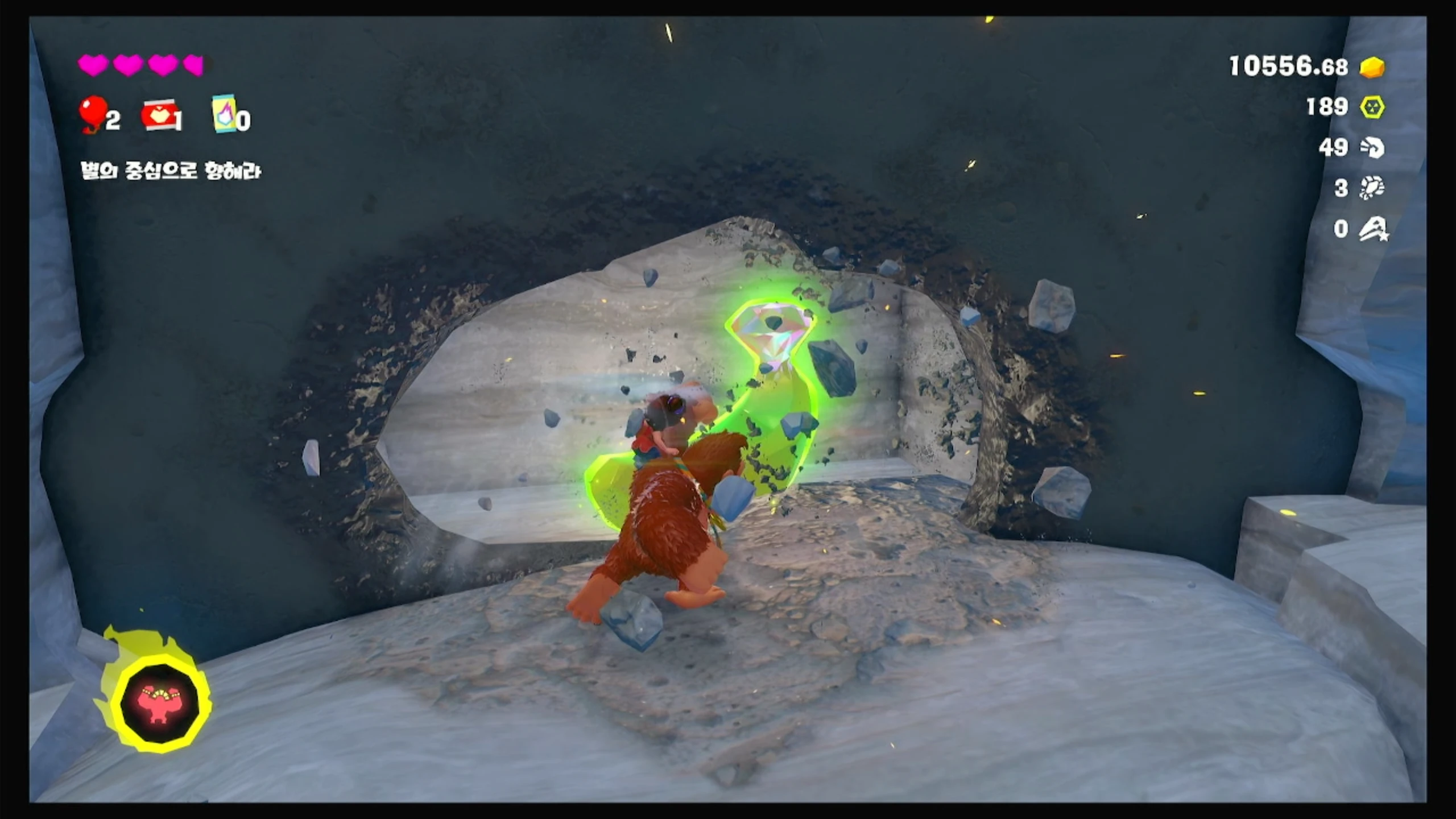1456x819 pixels.
Task: Click the red heart juice can icon
Action: (159, 115)
